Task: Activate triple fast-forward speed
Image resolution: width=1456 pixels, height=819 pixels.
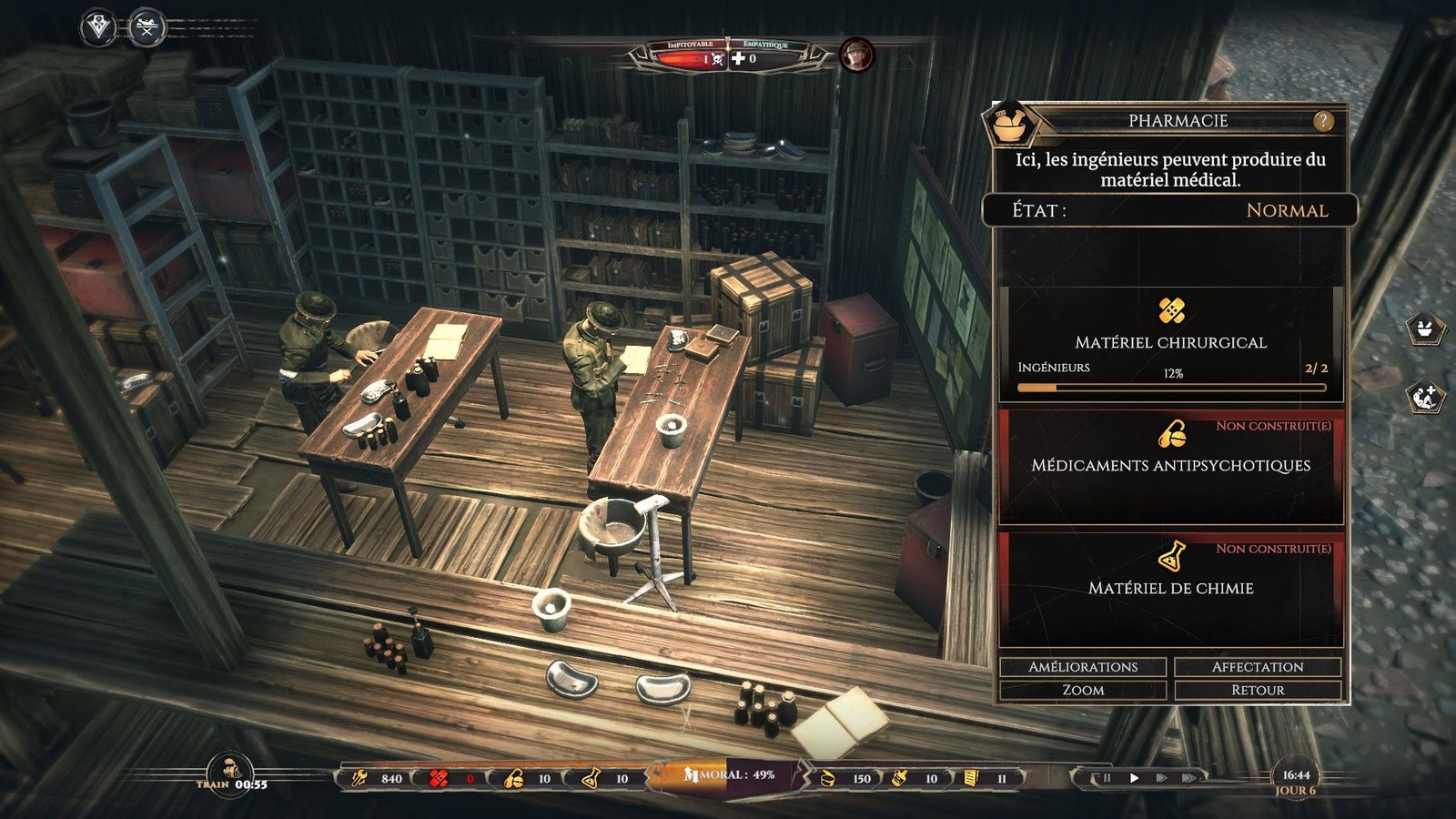Action: pos(1188,778)
